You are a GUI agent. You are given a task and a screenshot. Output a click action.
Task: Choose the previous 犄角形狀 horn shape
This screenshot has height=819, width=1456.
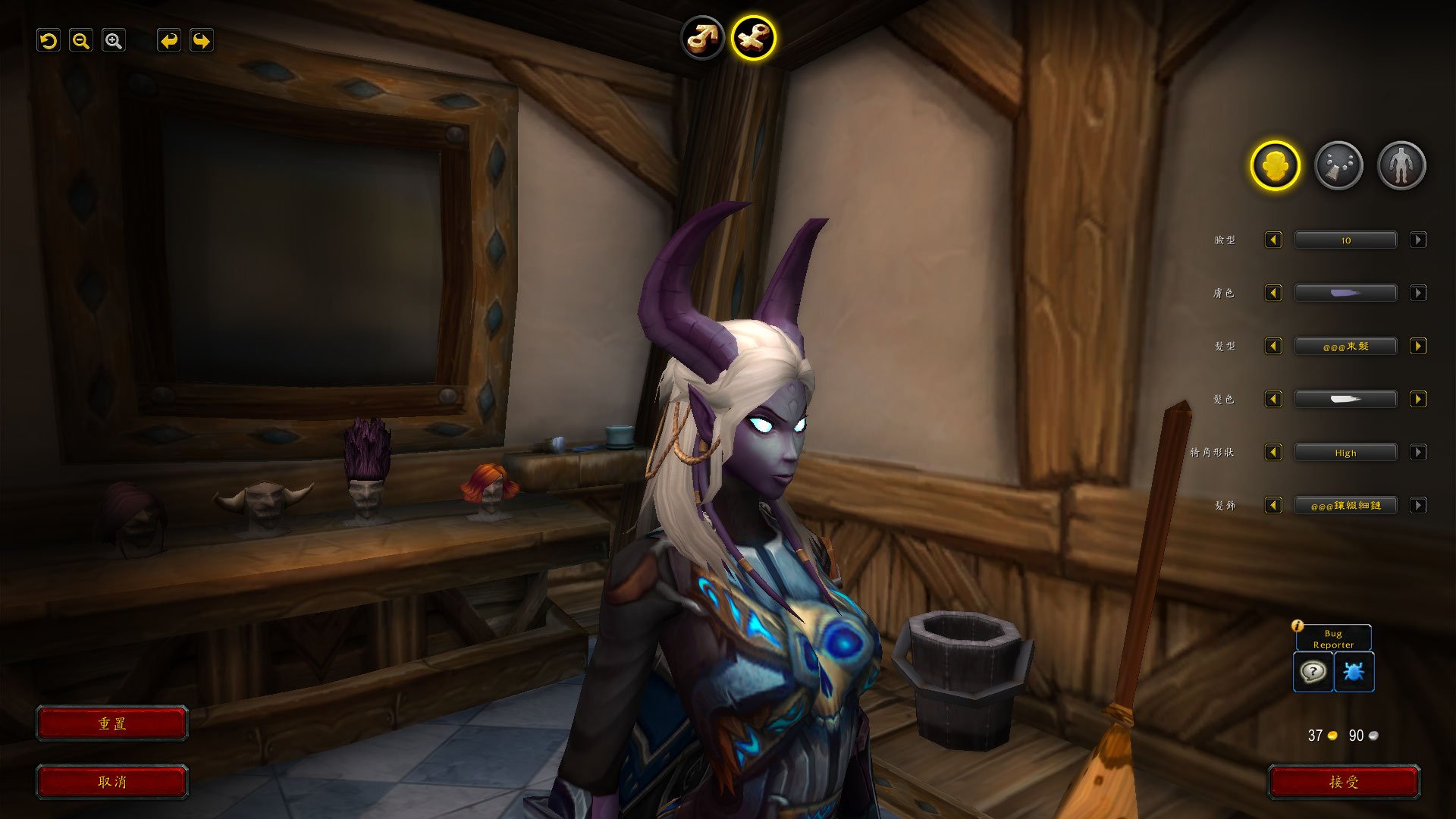click(x=1273, y=453)
